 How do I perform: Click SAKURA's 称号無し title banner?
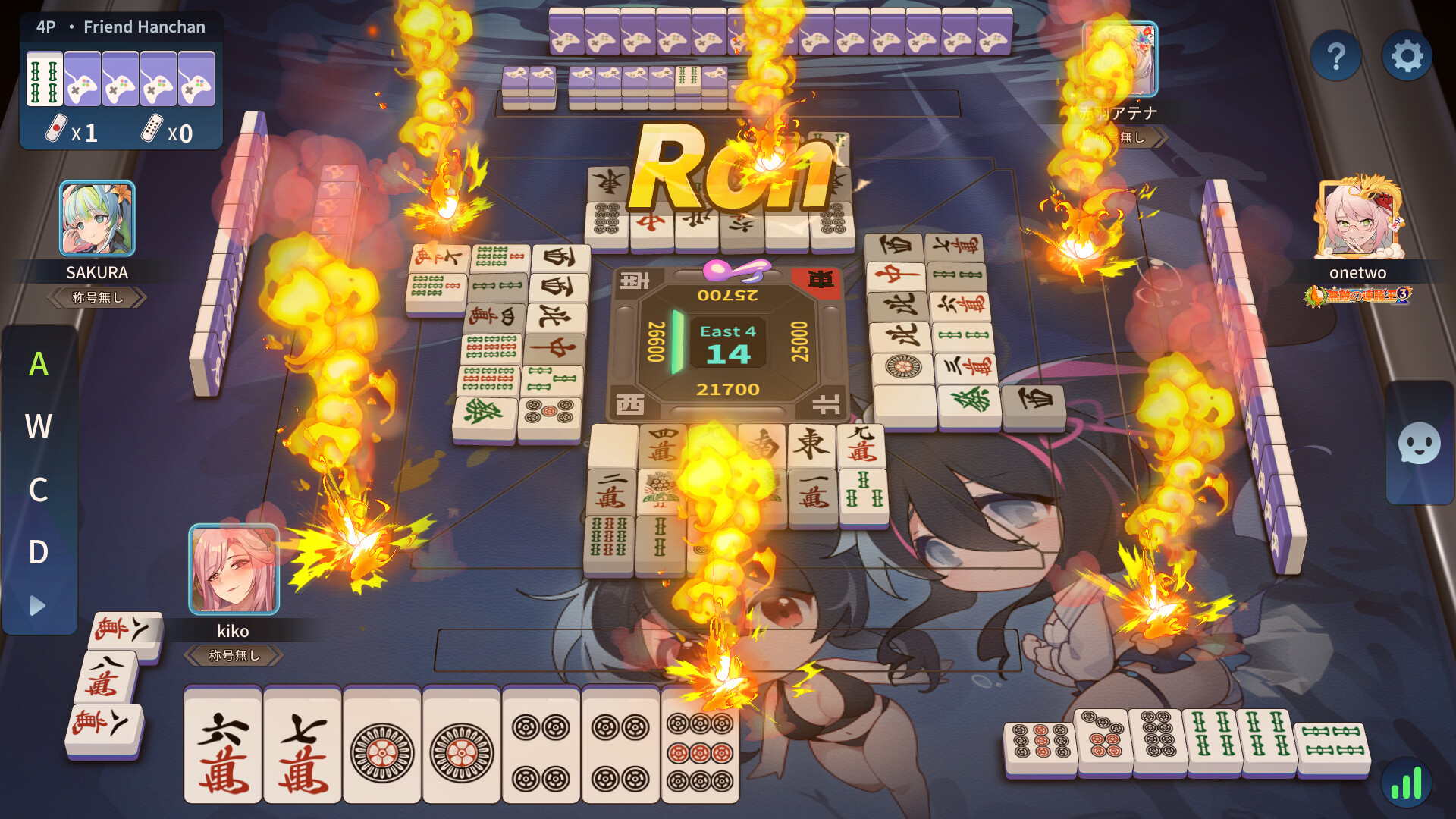point(96,297)
